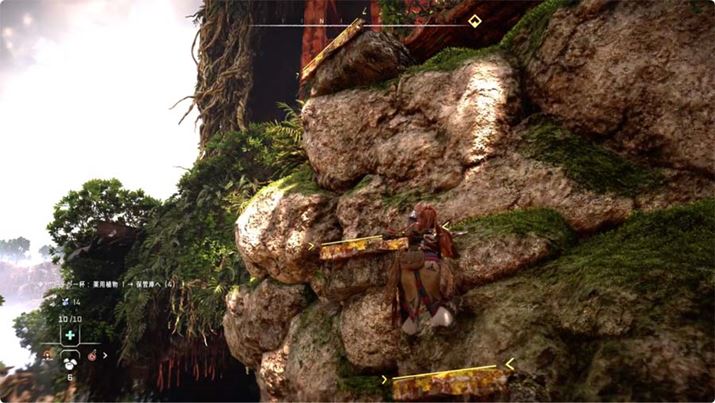The width and height of the screenshot is (715, 403).
Task: Select the red potion in the quick tool bar
Action: pyautogui.click(x=92, y=354)
